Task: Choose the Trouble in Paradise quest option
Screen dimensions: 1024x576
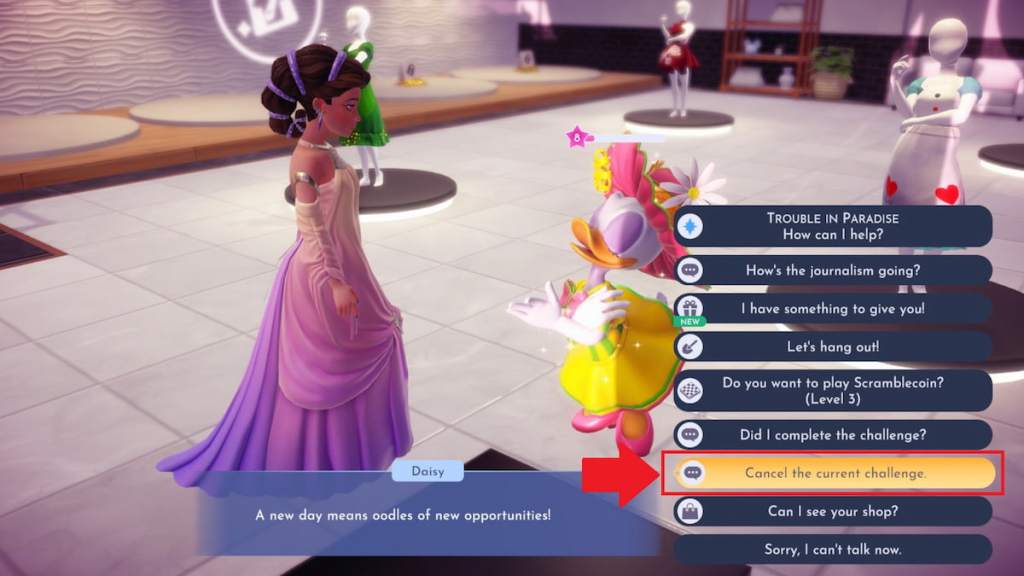Action: pyautogui.click(x=832, y=226)
